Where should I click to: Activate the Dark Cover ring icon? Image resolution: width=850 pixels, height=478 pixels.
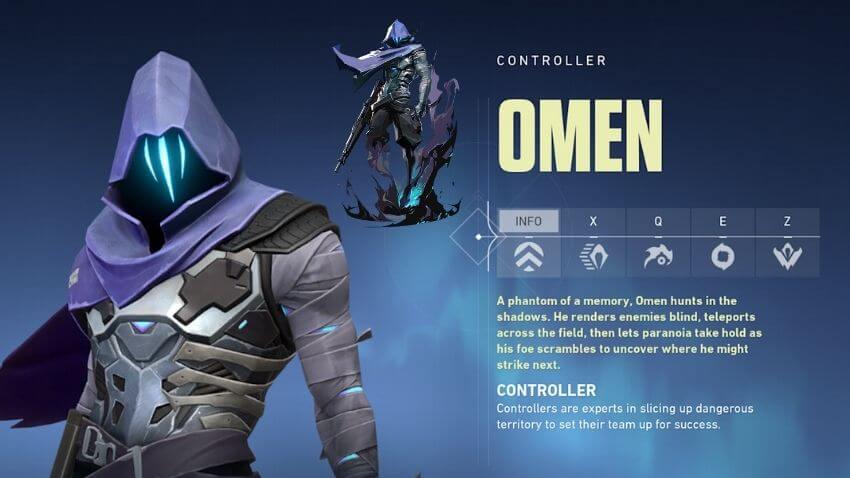click(x=722, y=258)
